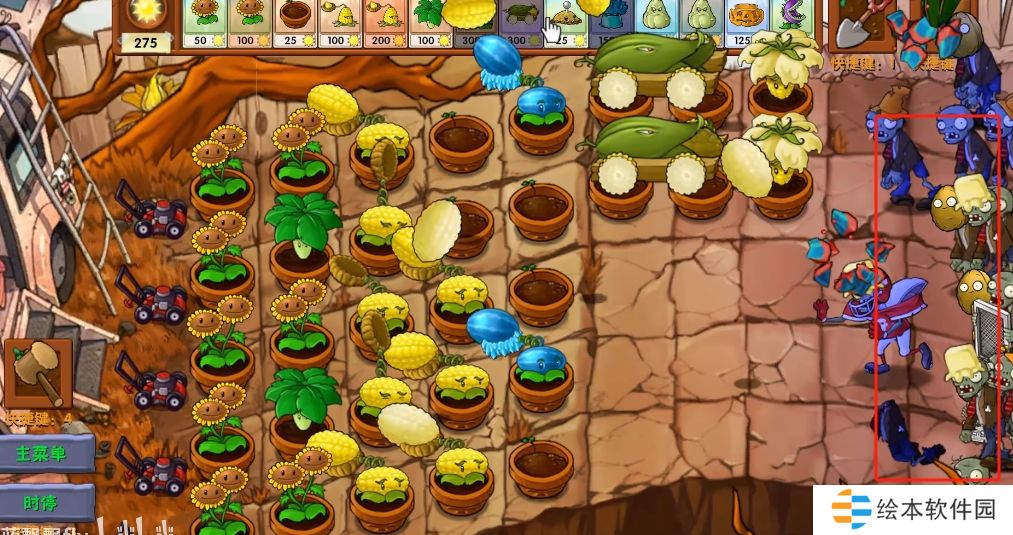This screenshot has width=1013, height=535.
Task: Open the 主菜单 main menu
Action: (x=42, y=454)
